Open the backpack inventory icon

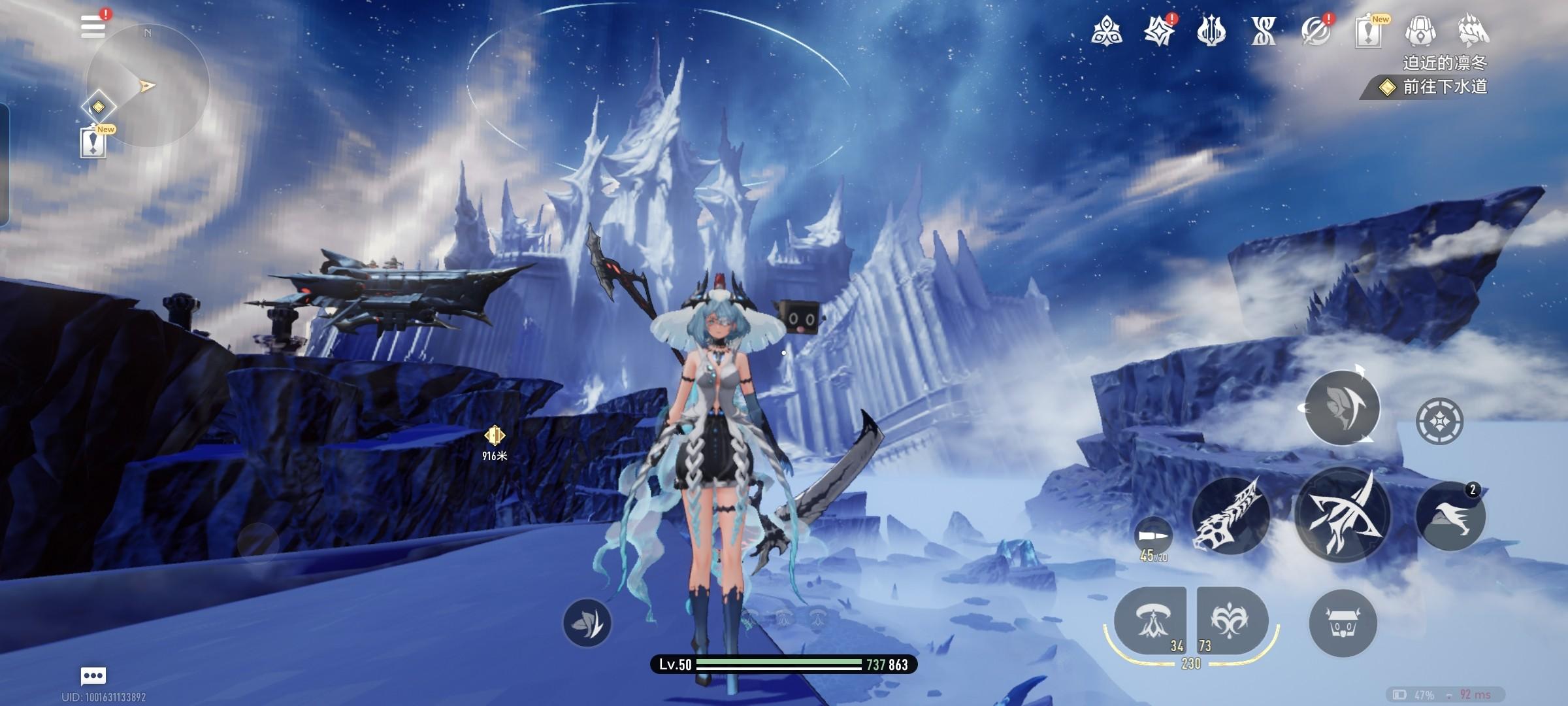pos(1420,31)
